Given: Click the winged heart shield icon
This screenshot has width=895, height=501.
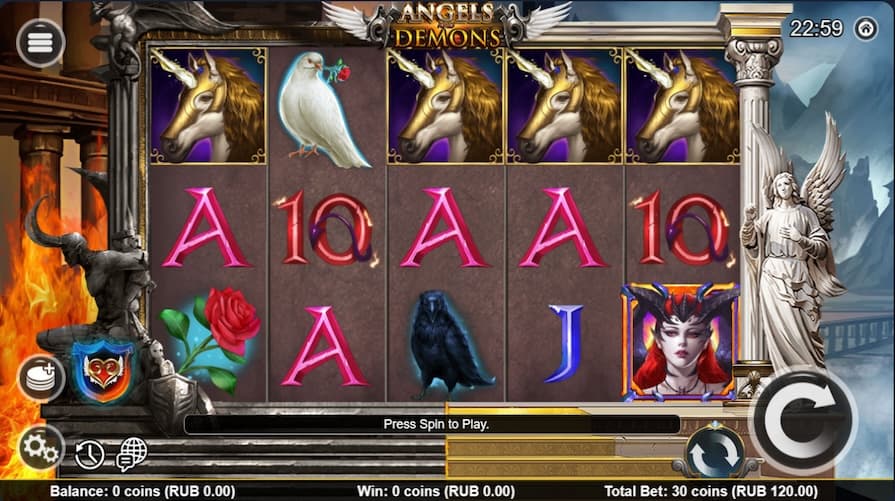Looking at the screenshot, I should pos(103,369).
